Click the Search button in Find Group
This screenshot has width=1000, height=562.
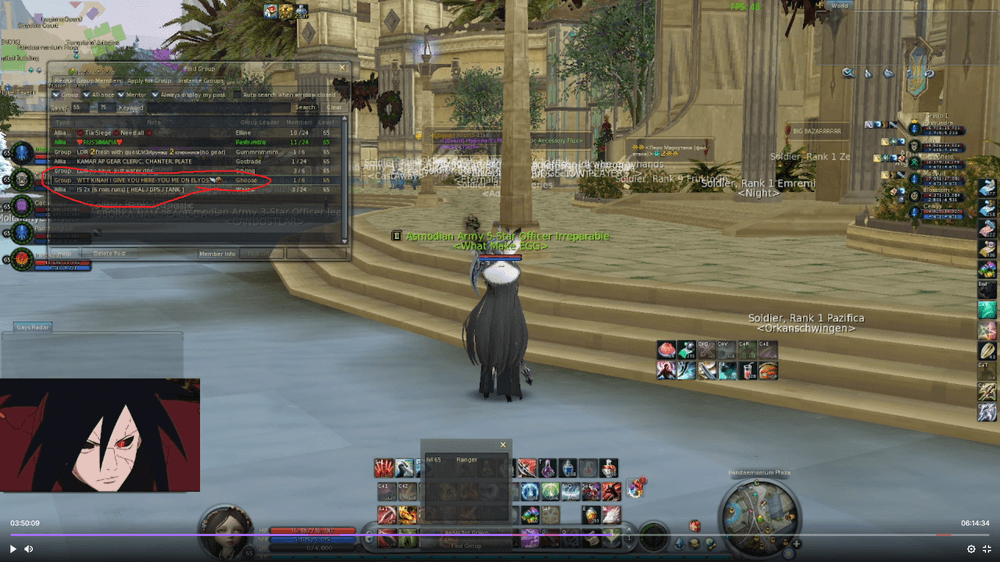[305, 107]
